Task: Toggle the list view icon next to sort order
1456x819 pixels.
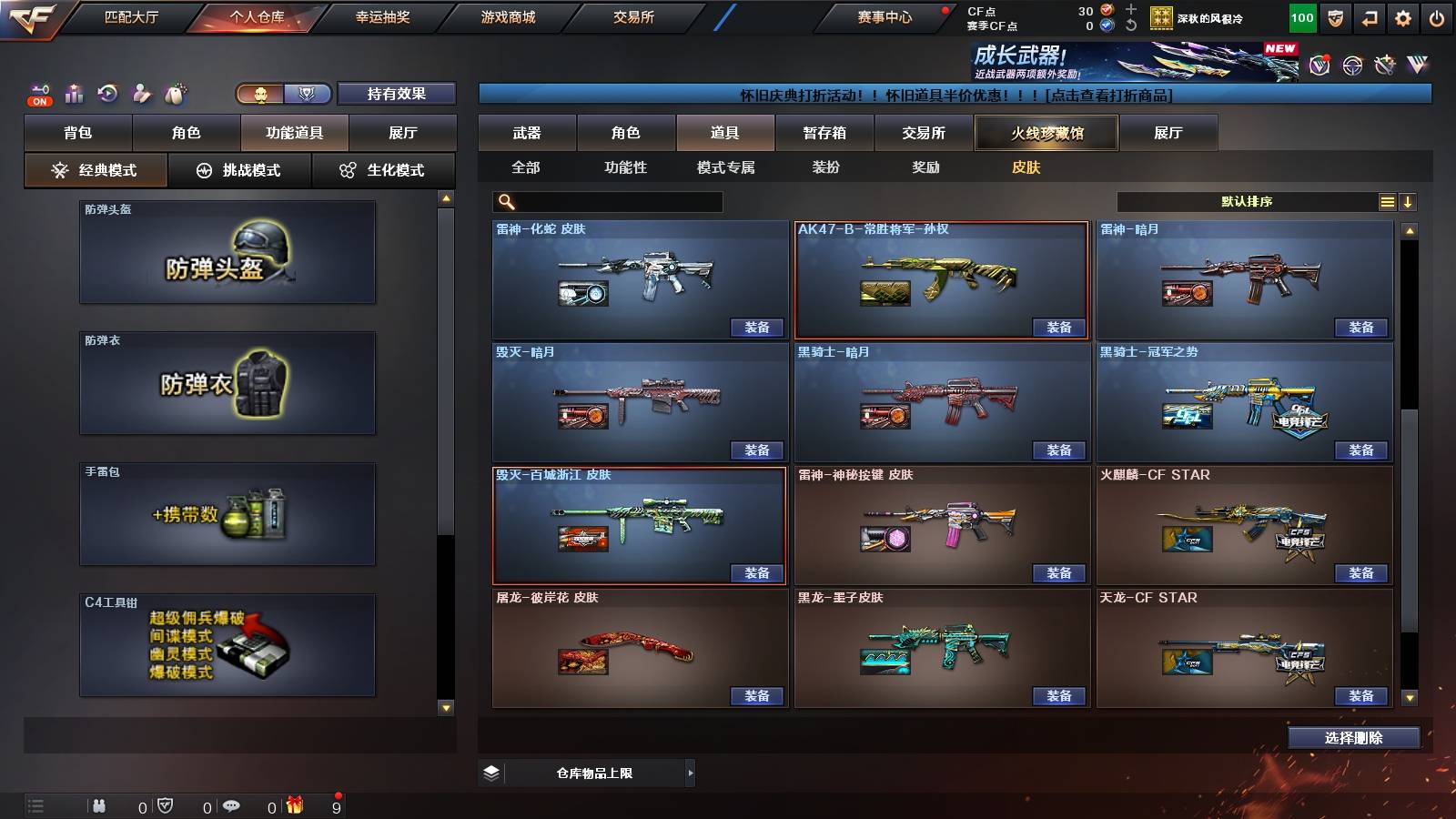Action: (1387, 201)
